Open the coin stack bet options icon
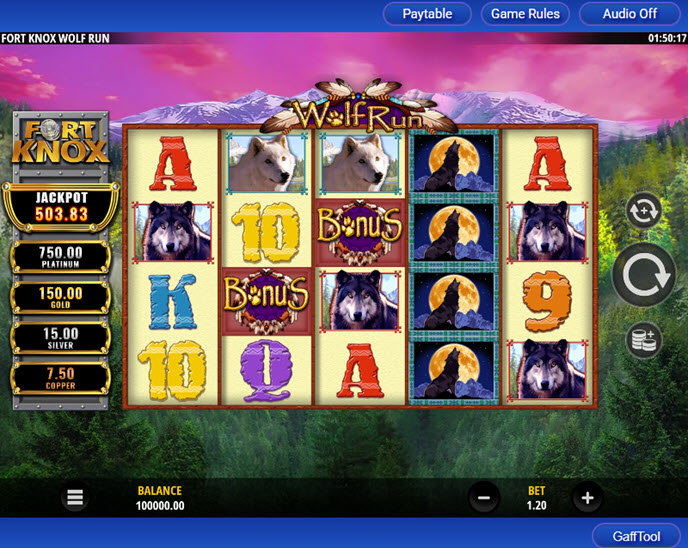 642,340
